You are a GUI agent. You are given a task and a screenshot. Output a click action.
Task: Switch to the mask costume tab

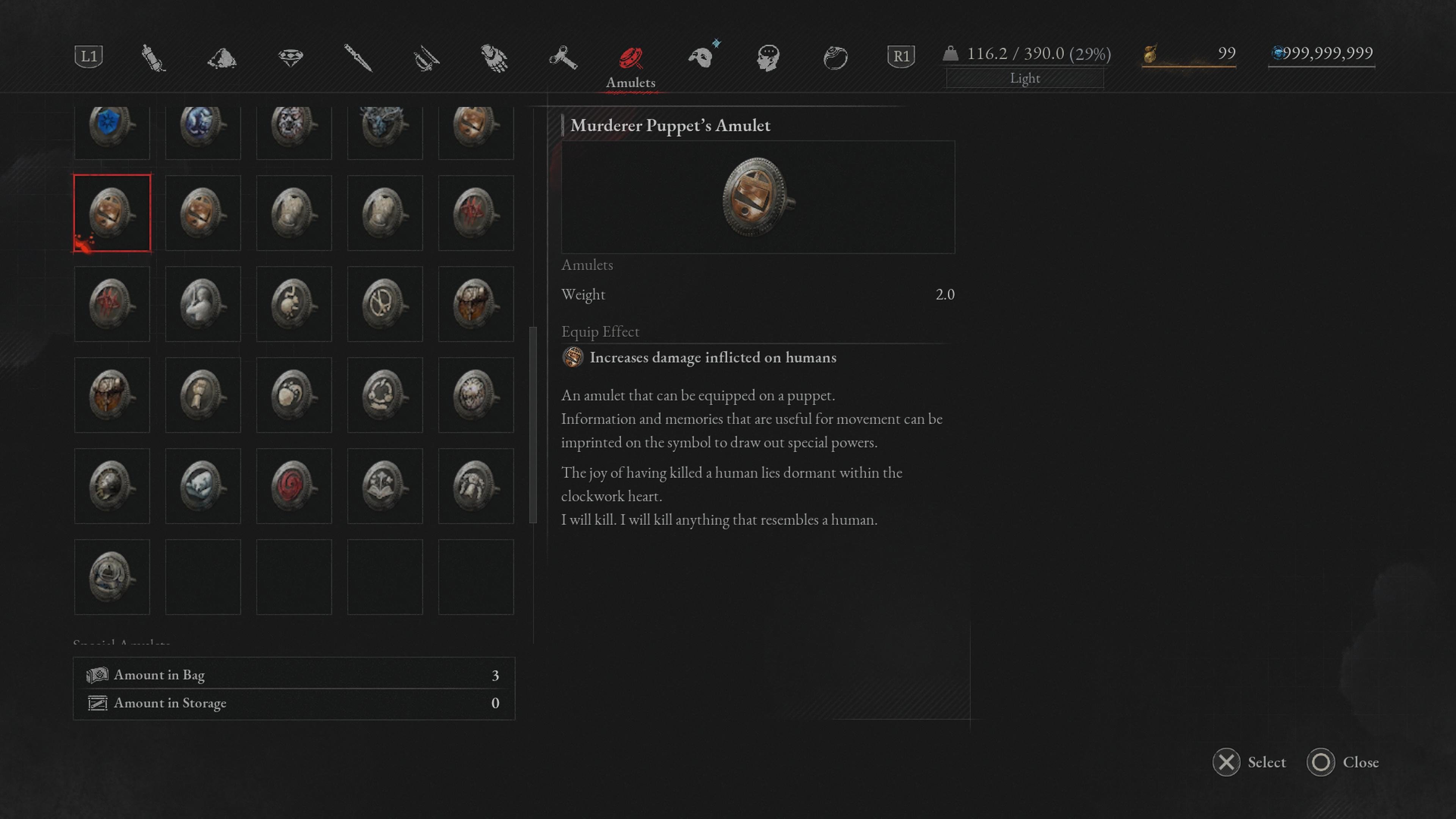point(701,57)
